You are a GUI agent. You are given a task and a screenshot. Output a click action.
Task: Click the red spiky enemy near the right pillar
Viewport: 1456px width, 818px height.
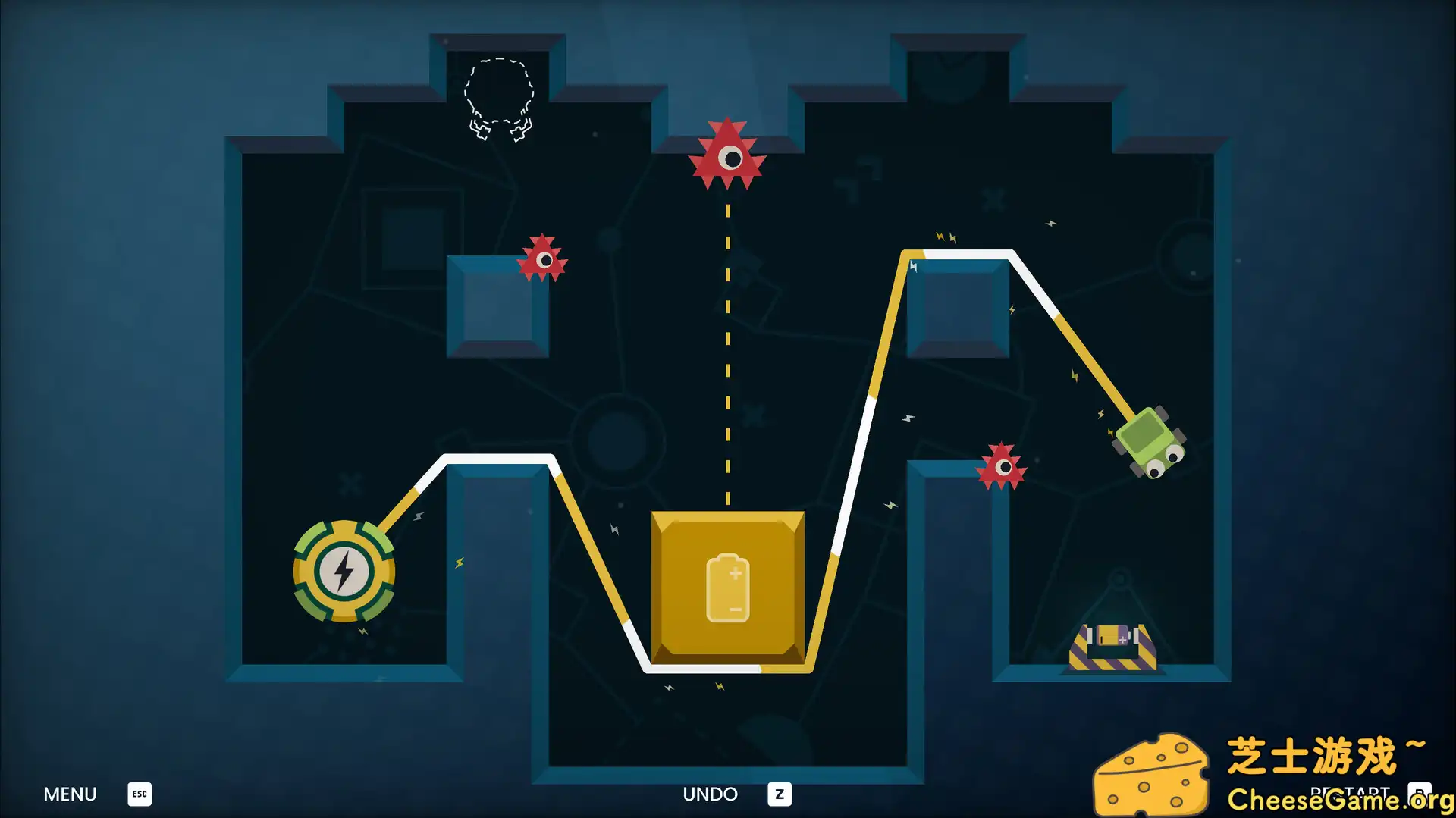[1003, 466]
